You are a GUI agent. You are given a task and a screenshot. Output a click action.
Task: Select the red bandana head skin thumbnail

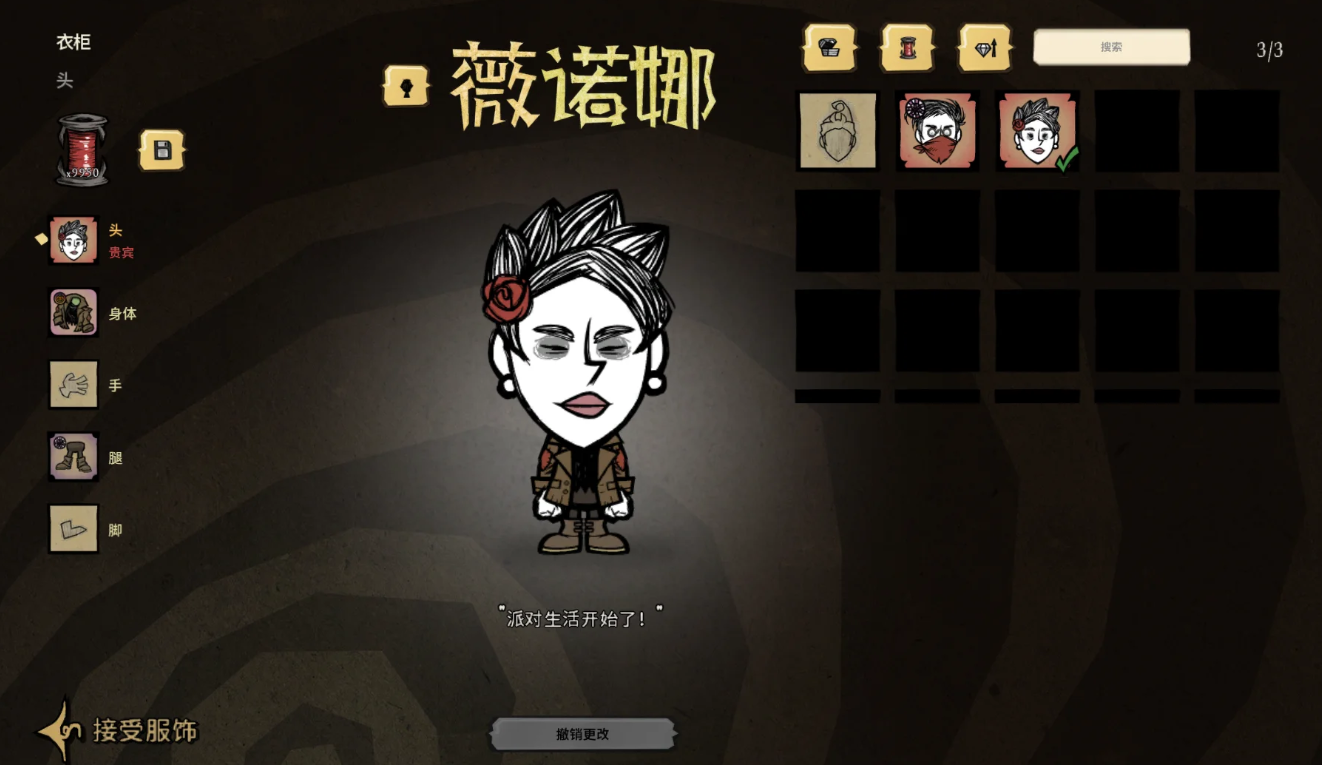point(936,130)
